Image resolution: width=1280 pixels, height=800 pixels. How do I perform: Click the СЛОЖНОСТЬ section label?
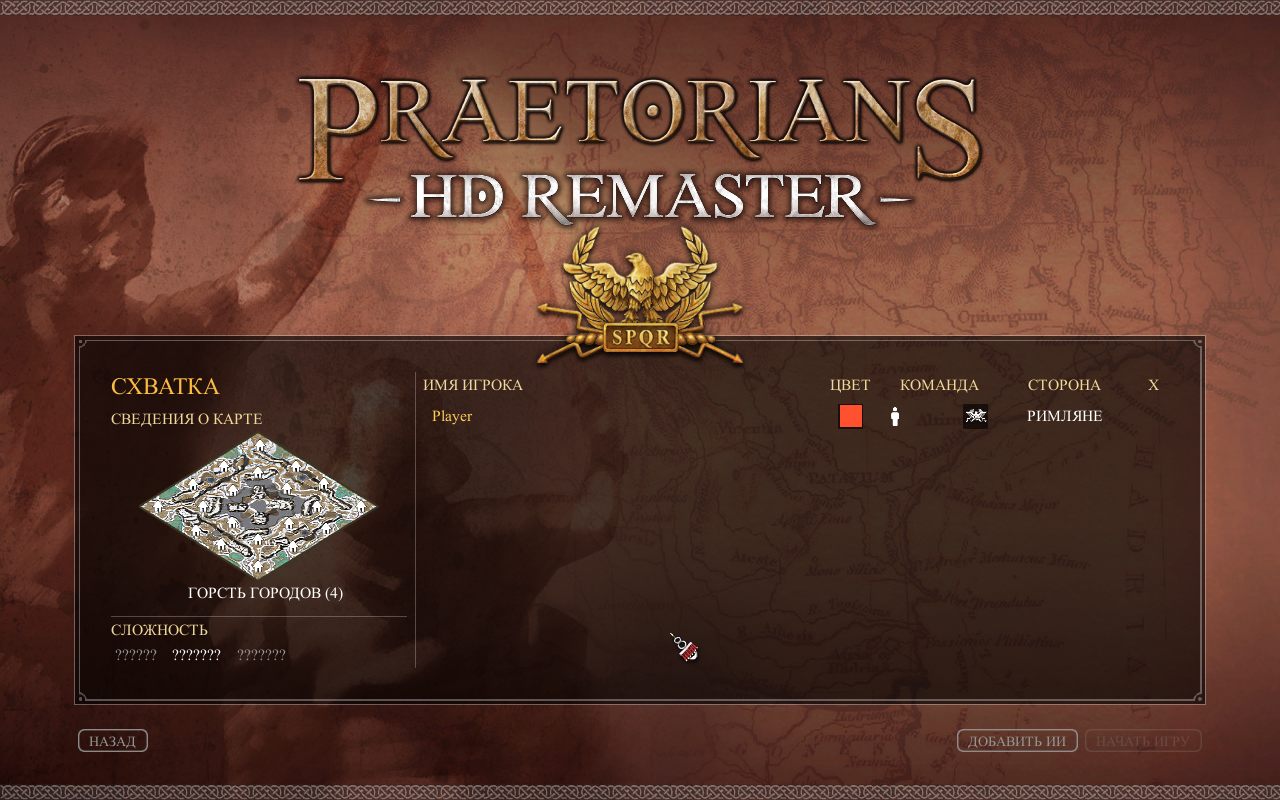pos(158,629)
